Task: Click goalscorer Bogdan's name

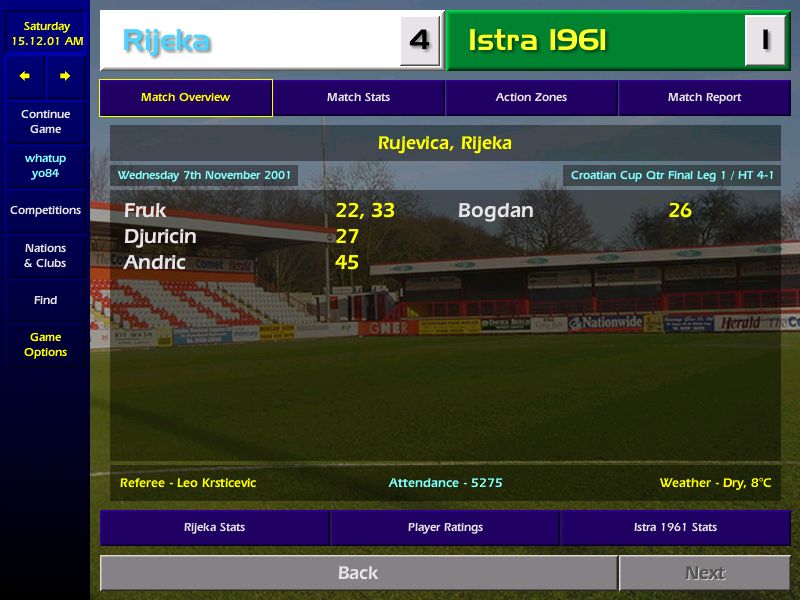Action: 495,211
